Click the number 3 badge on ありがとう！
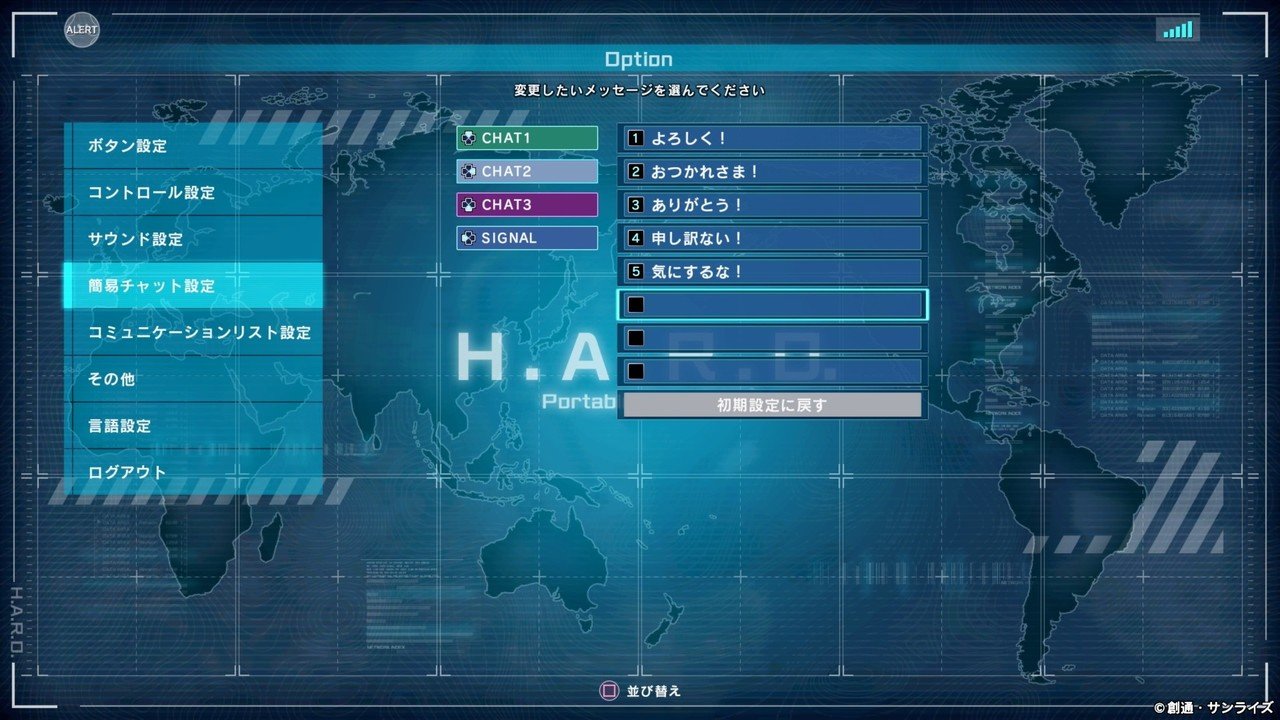Image resolution: width=1280 pixels, height=720 pixels. click(x=636, y=204)
